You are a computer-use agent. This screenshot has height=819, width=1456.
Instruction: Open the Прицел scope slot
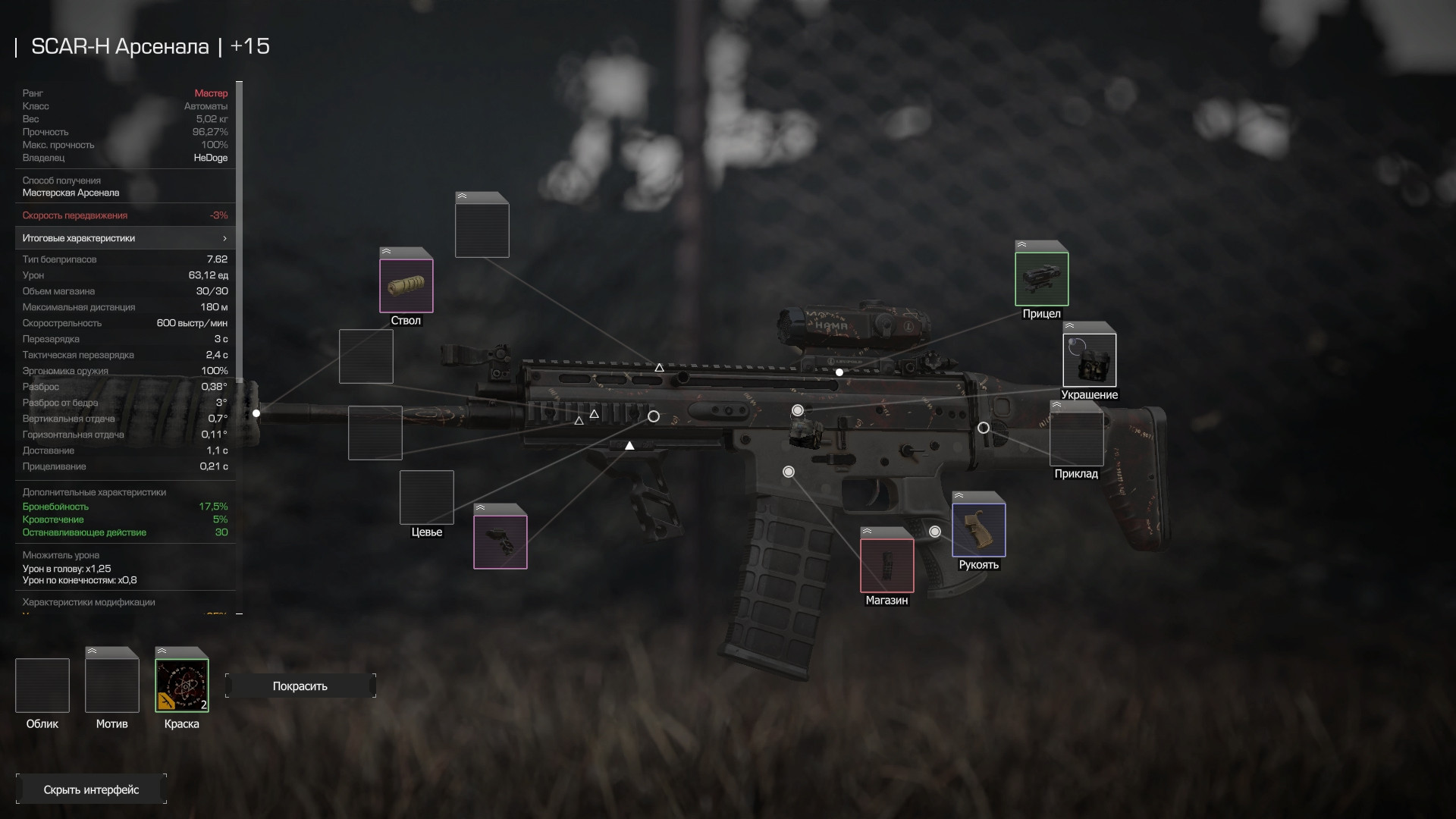pos(1042,278)
